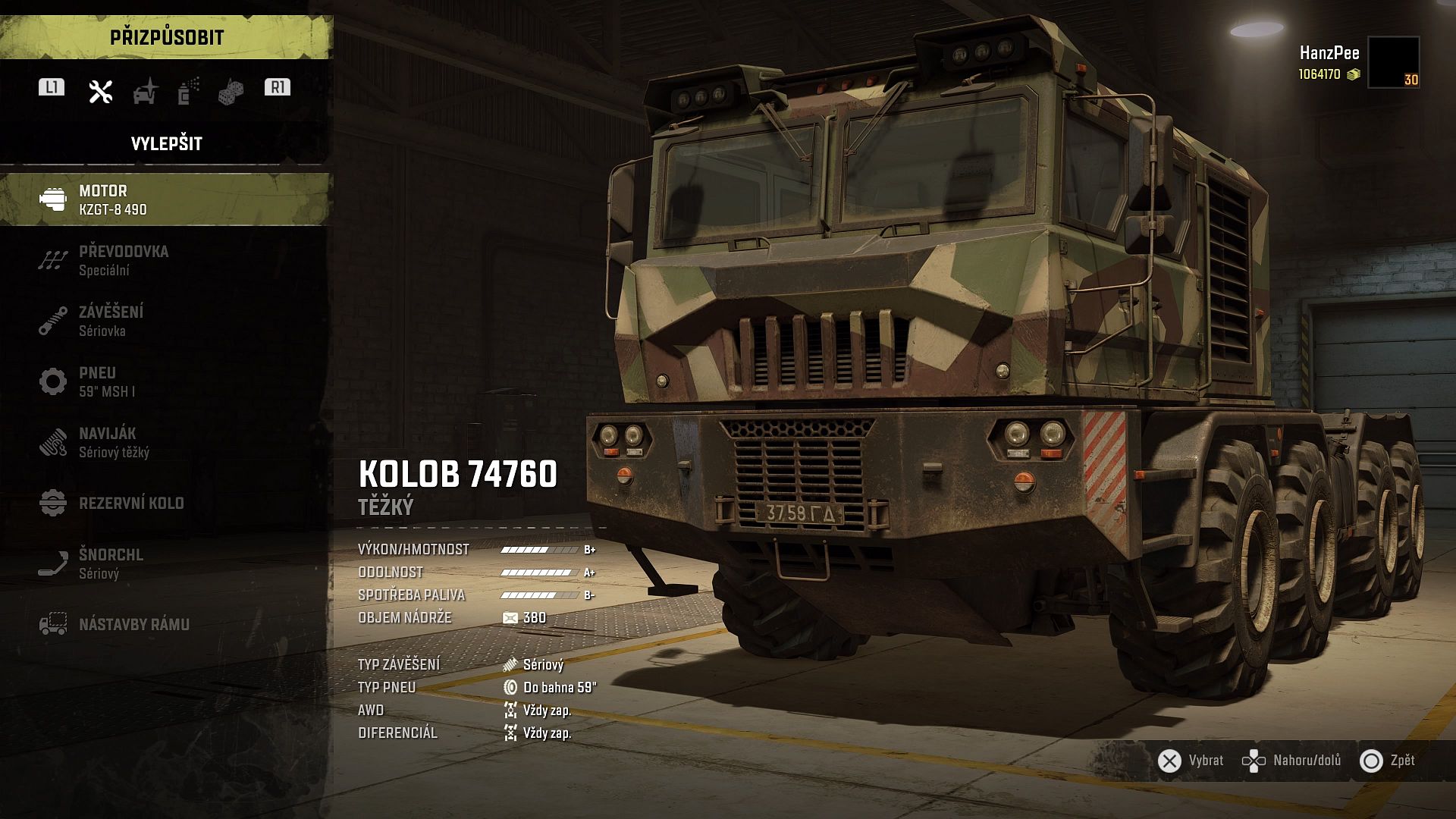This screenshot has width=1456, height=819.
Task: Open the spray can paint tab
Action: click(188, 91)
